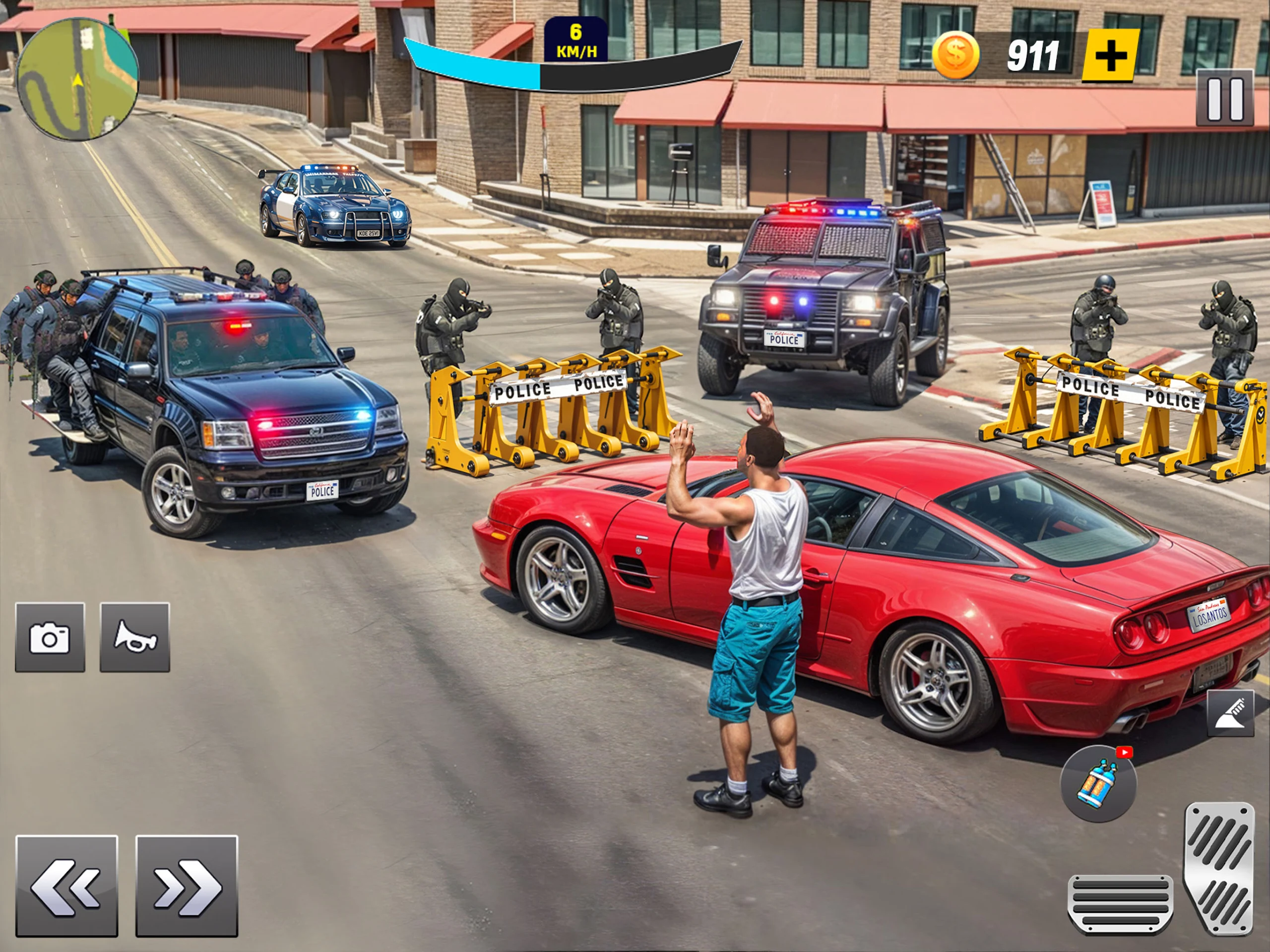Add more coins with the yellow plus button
The width and height of the screenshot is (1270, 952).
pos(1110,56)
